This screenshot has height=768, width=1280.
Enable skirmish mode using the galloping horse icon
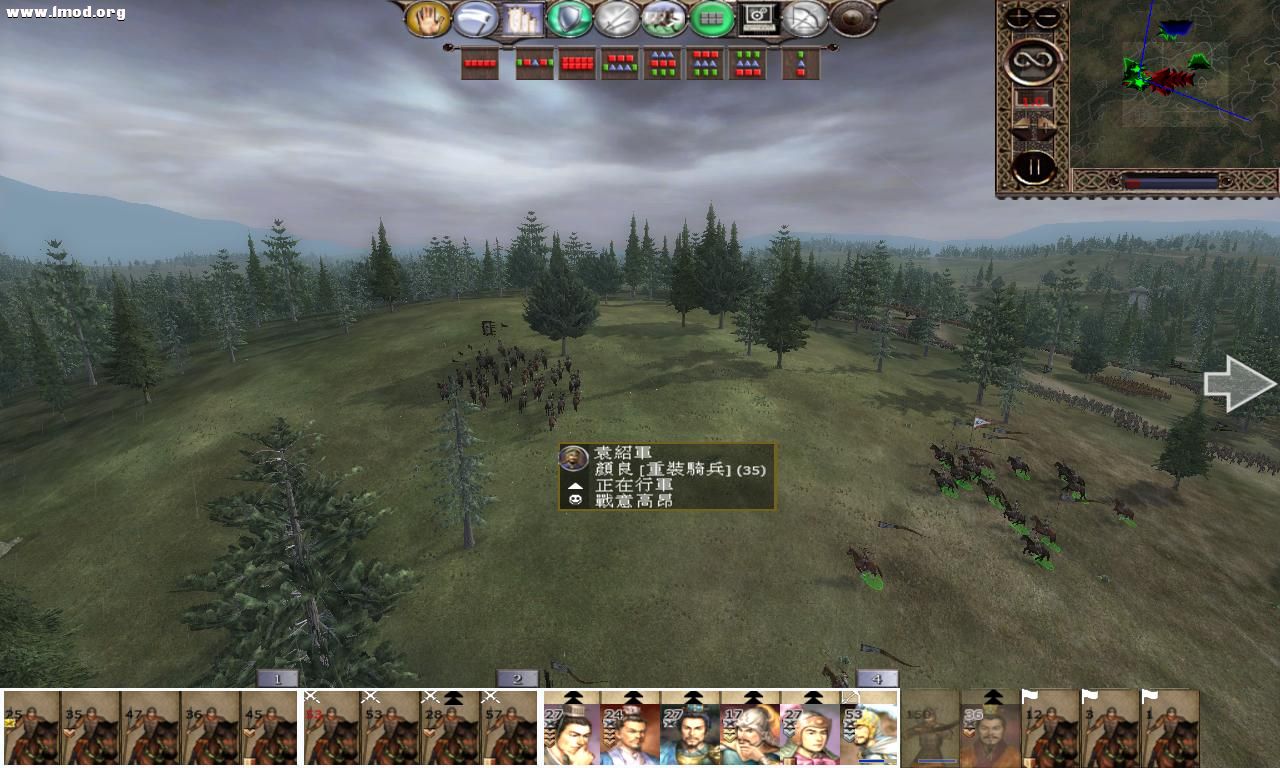pos(665,20)
